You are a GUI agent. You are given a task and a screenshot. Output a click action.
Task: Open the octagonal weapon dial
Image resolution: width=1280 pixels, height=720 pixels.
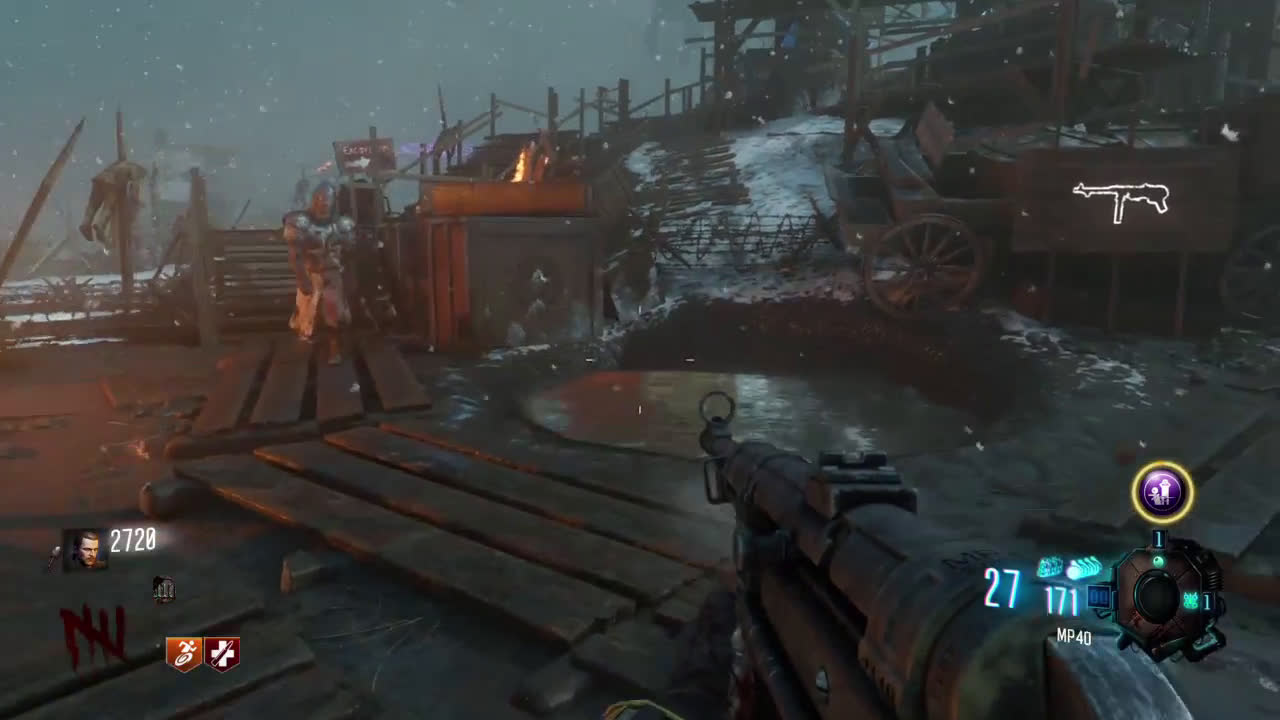(1159, 596)
